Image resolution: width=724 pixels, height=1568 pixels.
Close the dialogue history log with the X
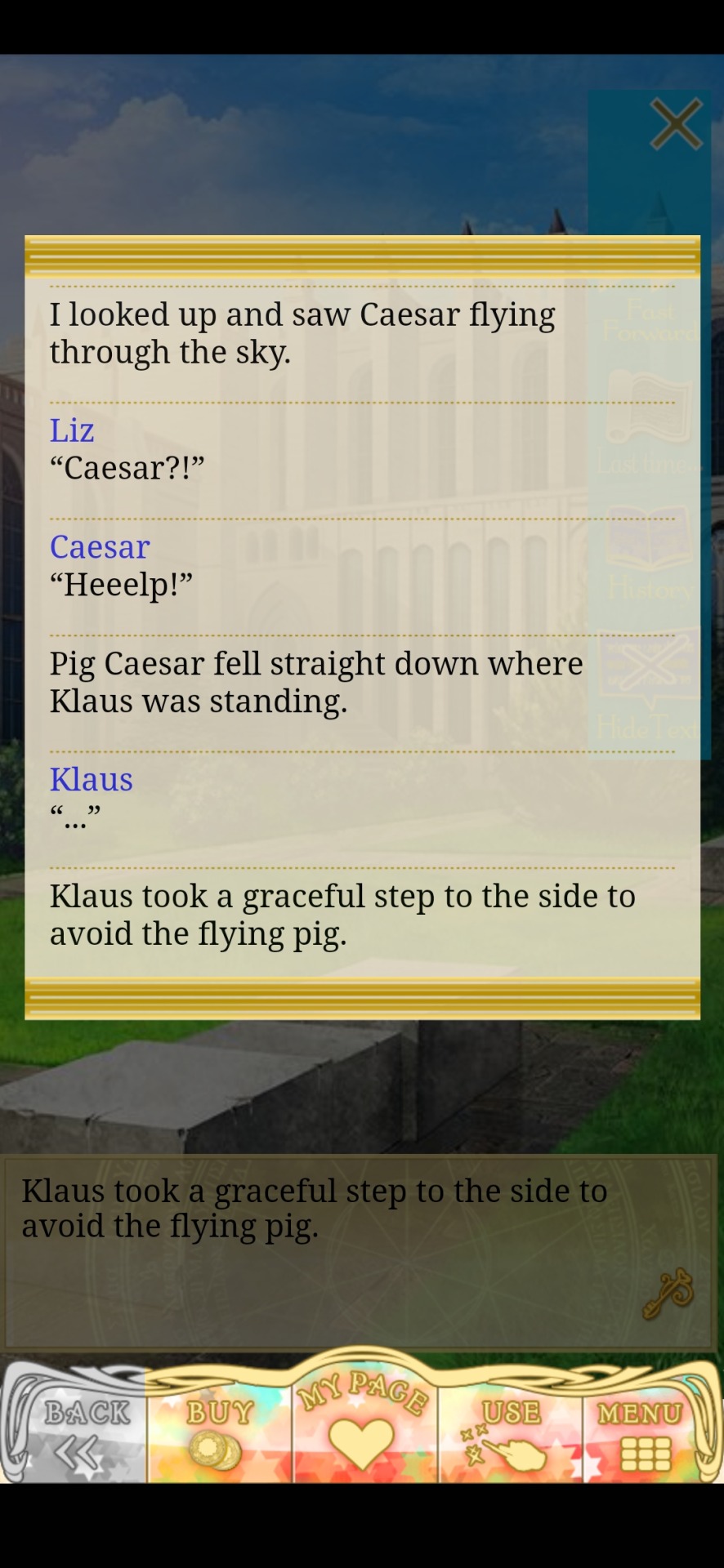coord(676,124)
